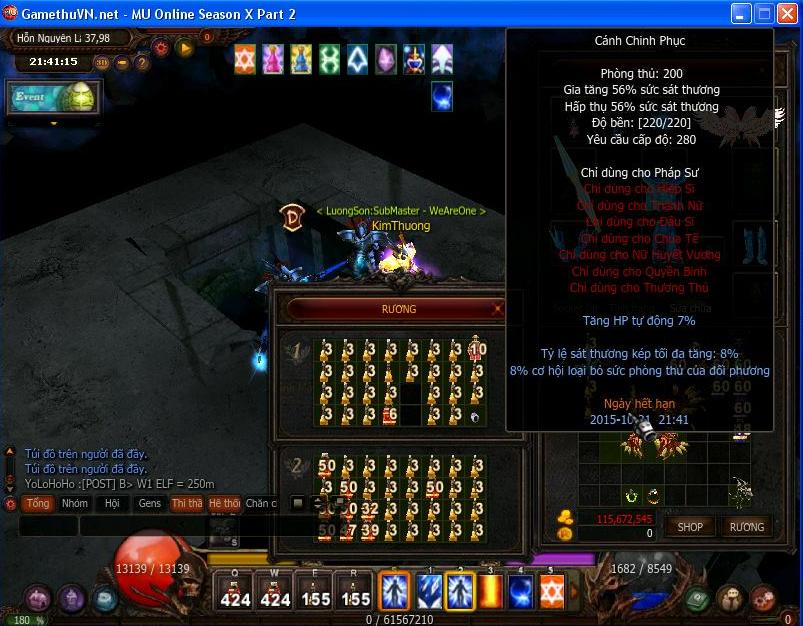The width and height of the screenshot is (803, 626).
Task: Open the gear settings icon near the map name
Action: 160,46
